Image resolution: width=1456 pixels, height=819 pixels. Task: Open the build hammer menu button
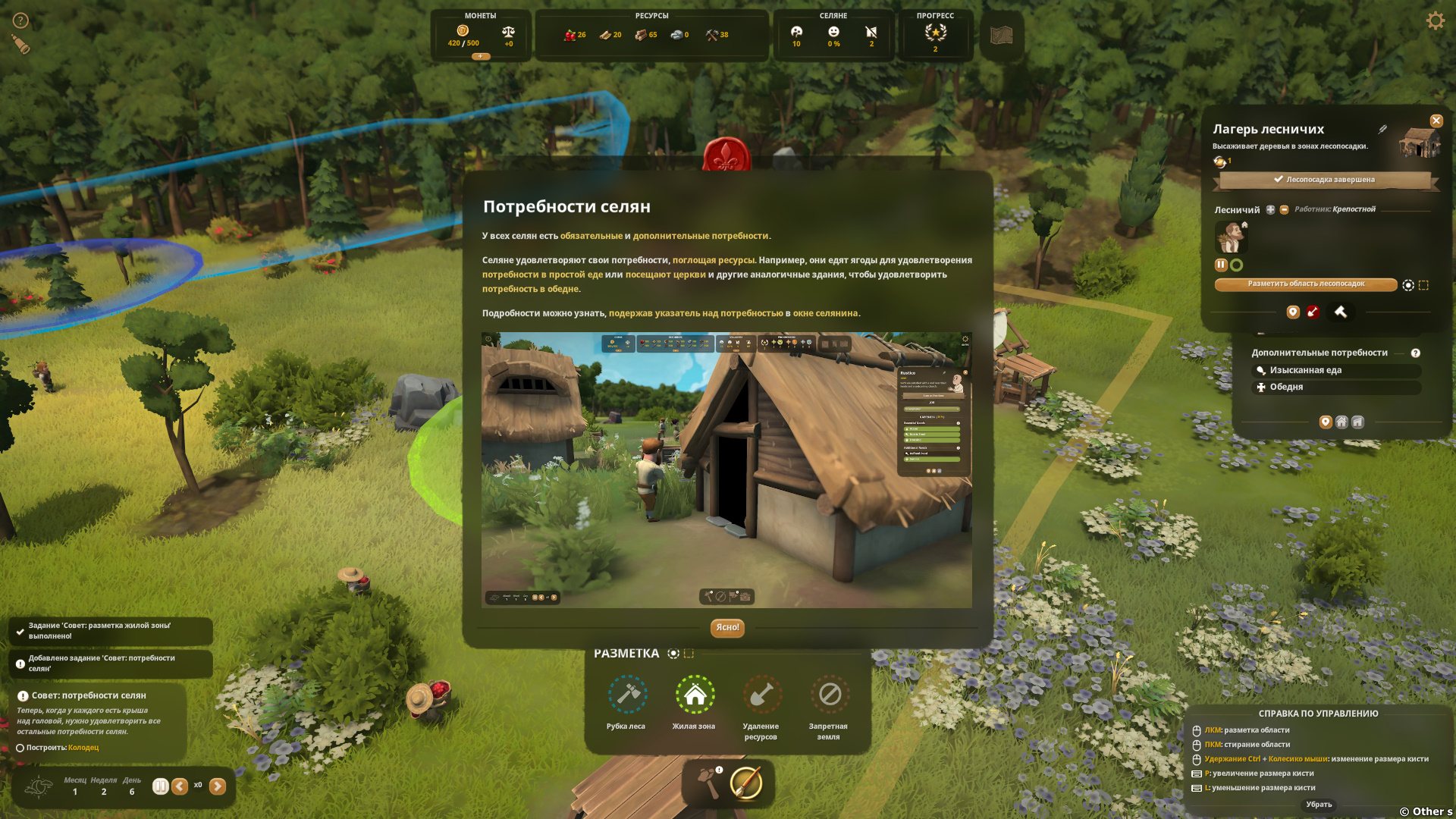pyautogui.click(x=710, y=783)
